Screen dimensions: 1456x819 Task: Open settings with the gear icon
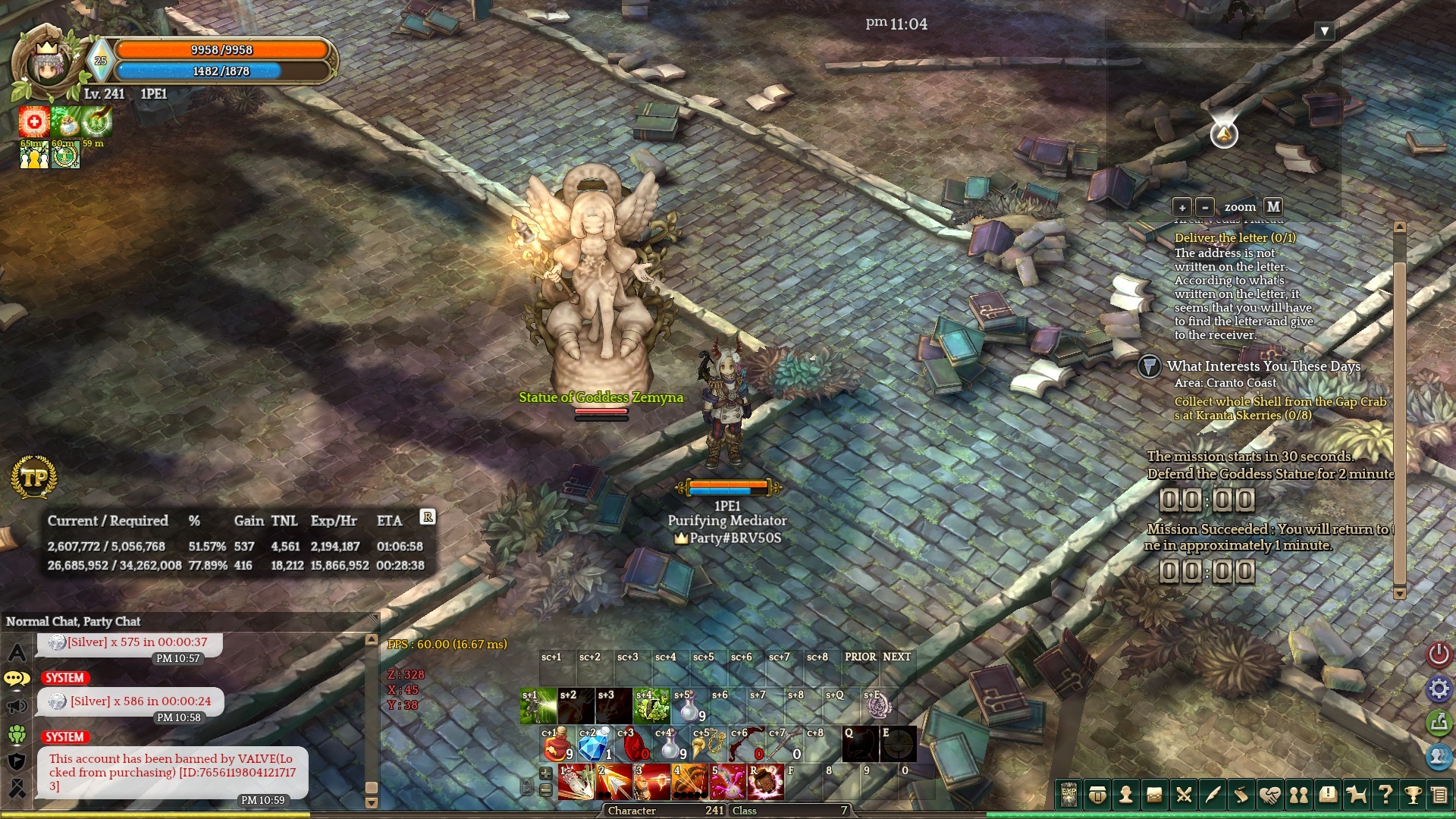point(1439,689)
